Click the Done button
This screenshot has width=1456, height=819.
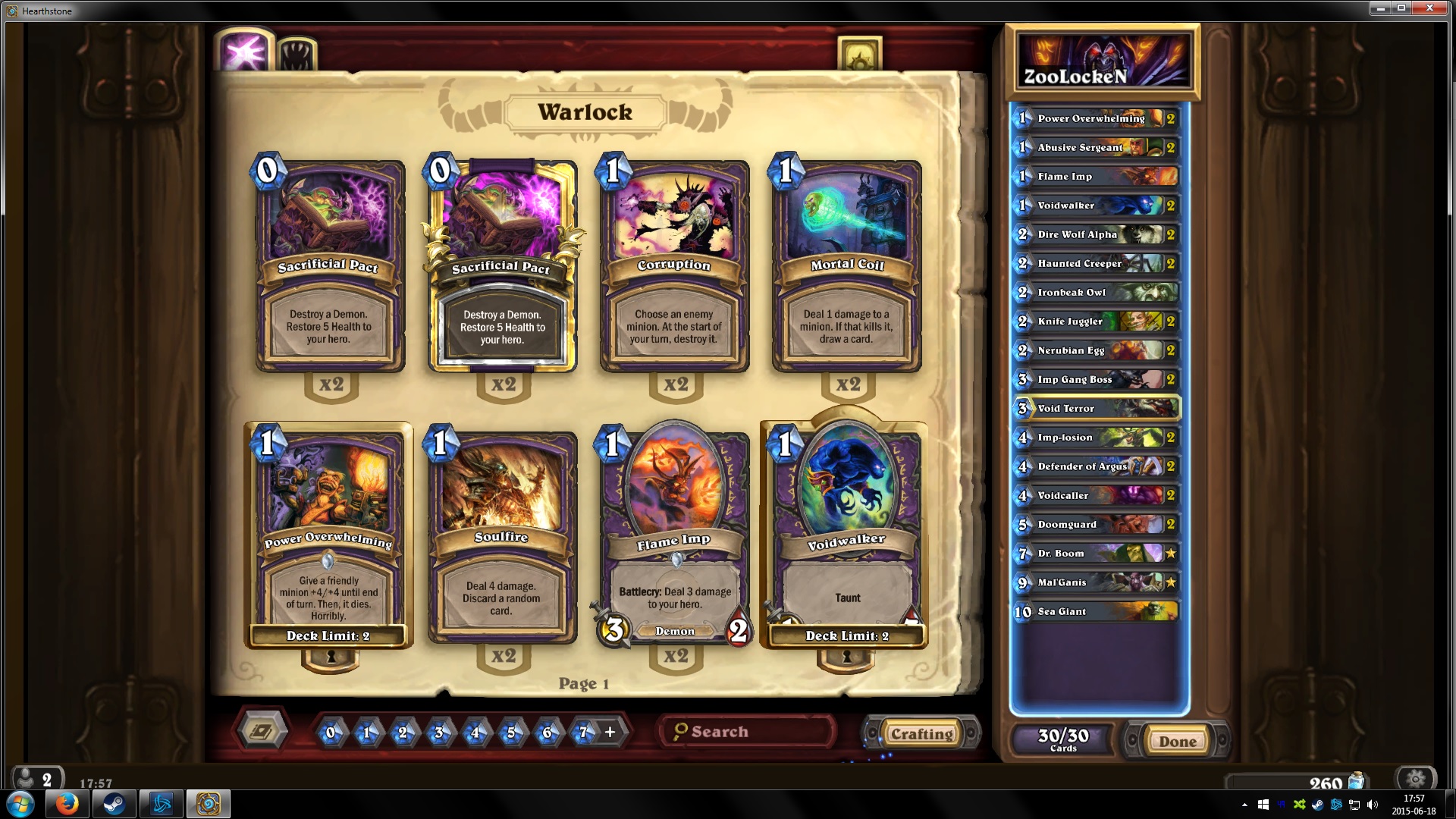1176,741
